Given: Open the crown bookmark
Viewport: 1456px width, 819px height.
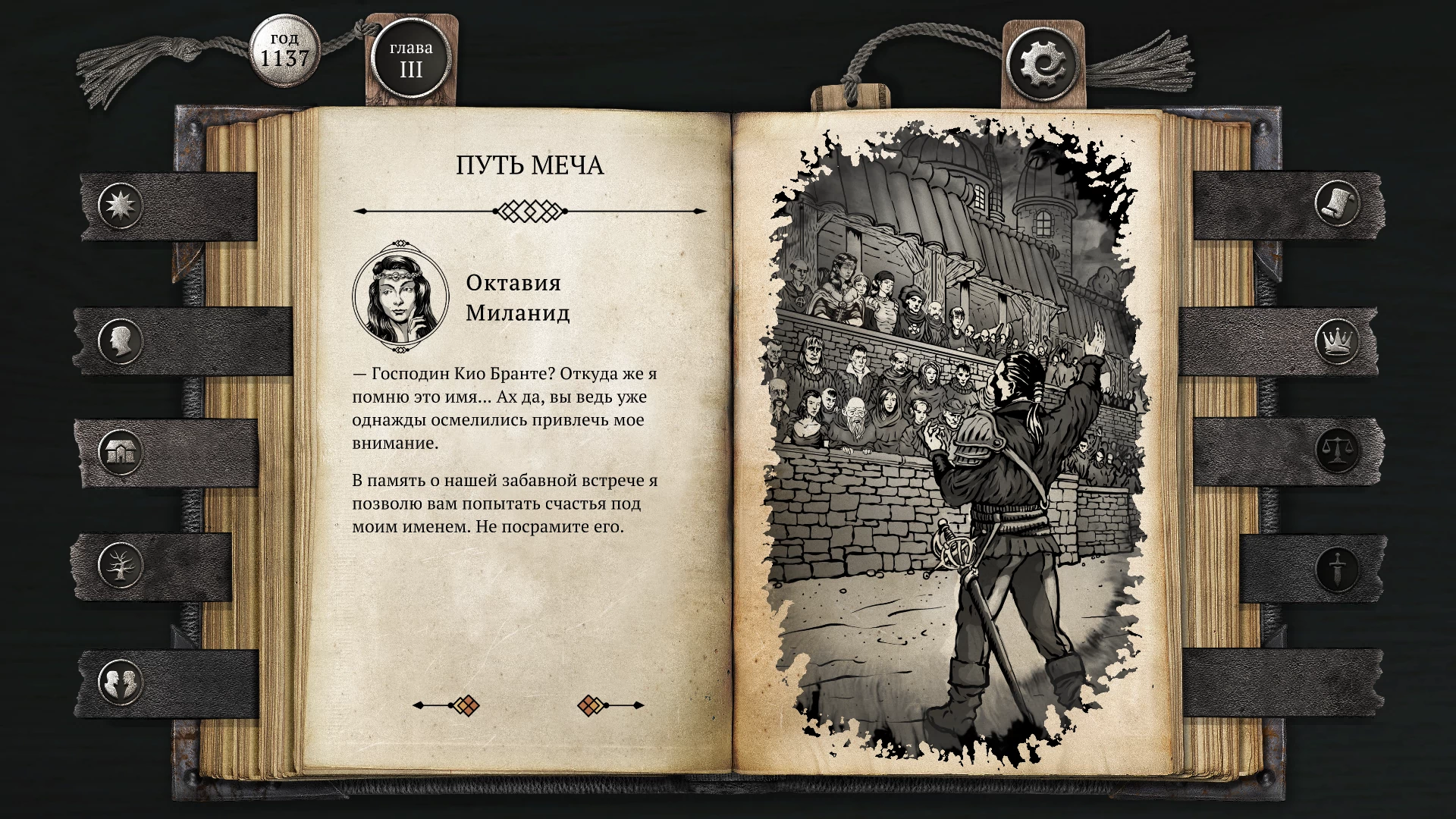Looking at the screenshot, I should click(x=1337, y=340).
